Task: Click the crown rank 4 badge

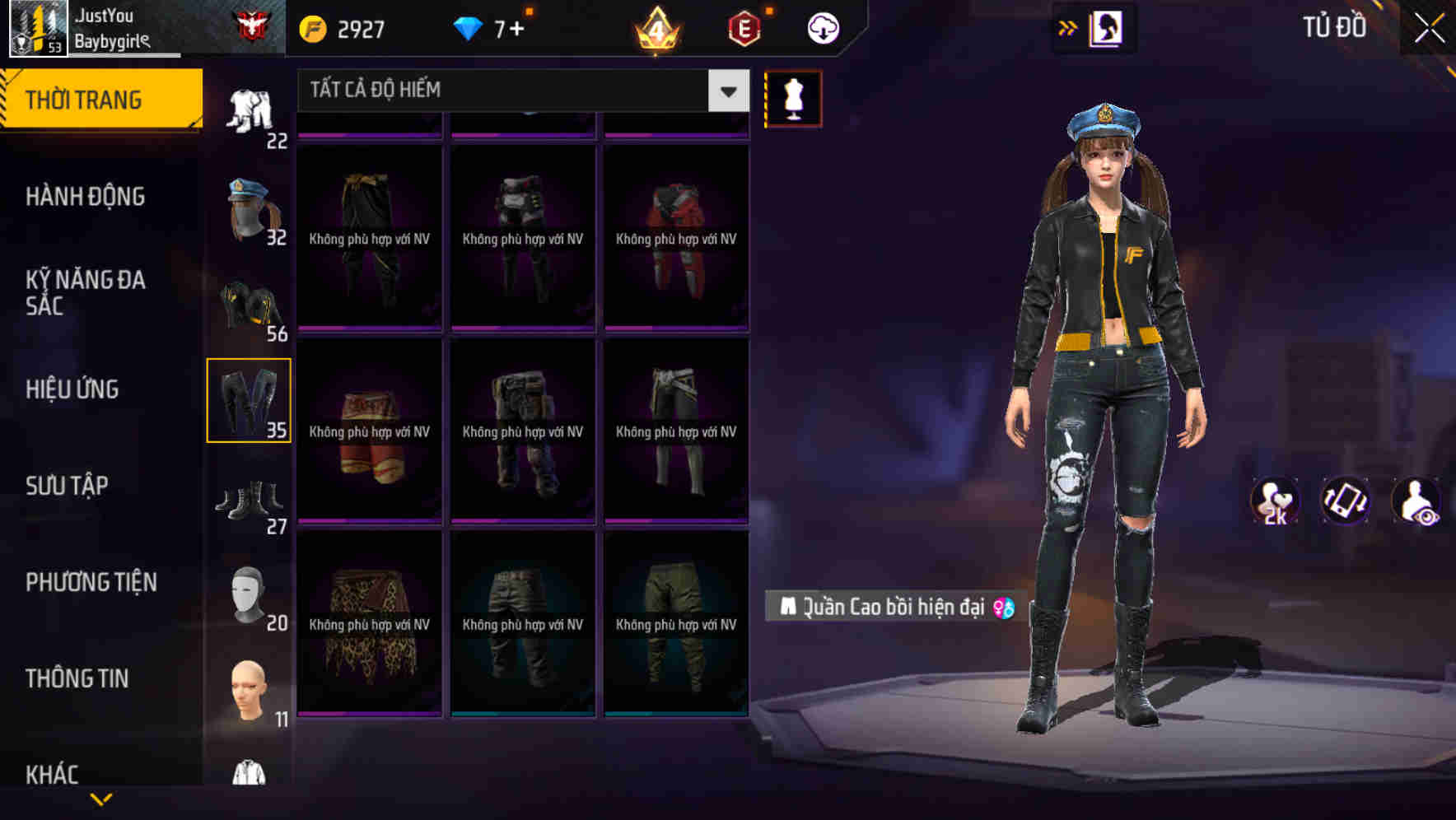Action: pyautogui.click(x=656, y=29)
